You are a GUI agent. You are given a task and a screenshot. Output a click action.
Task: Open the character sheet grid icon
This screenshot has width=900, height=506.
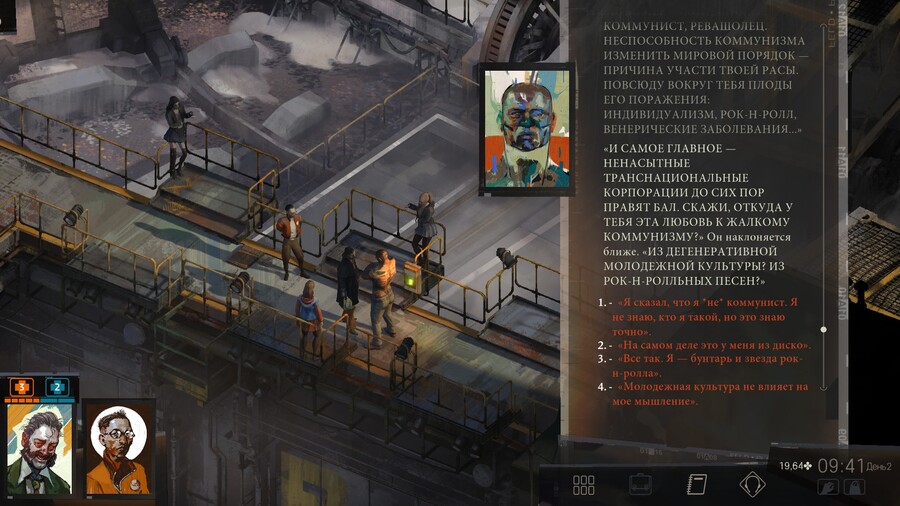point(584,485)
